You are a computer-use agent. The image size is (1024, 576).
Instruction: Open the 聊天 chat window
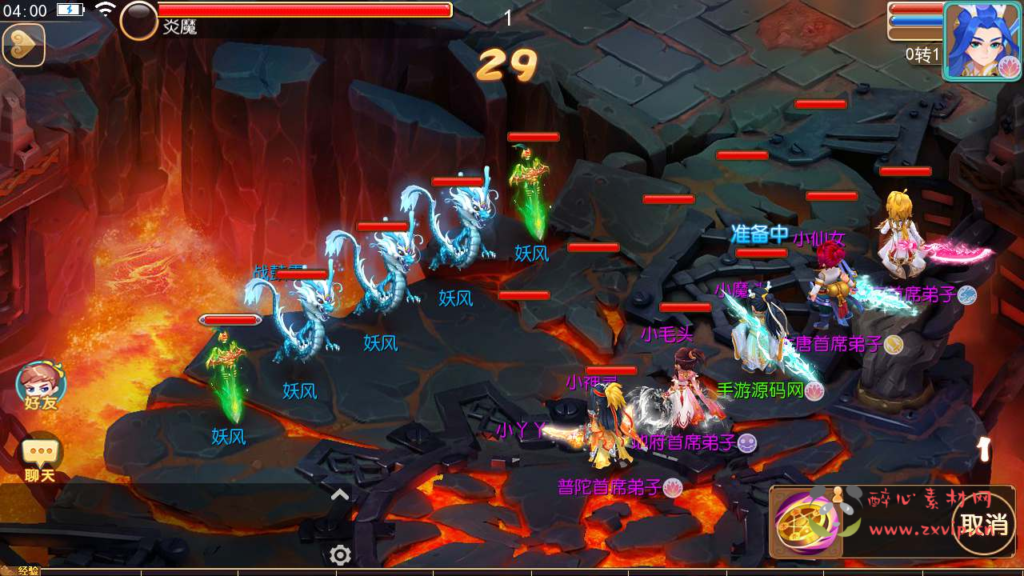coord(41,459)
